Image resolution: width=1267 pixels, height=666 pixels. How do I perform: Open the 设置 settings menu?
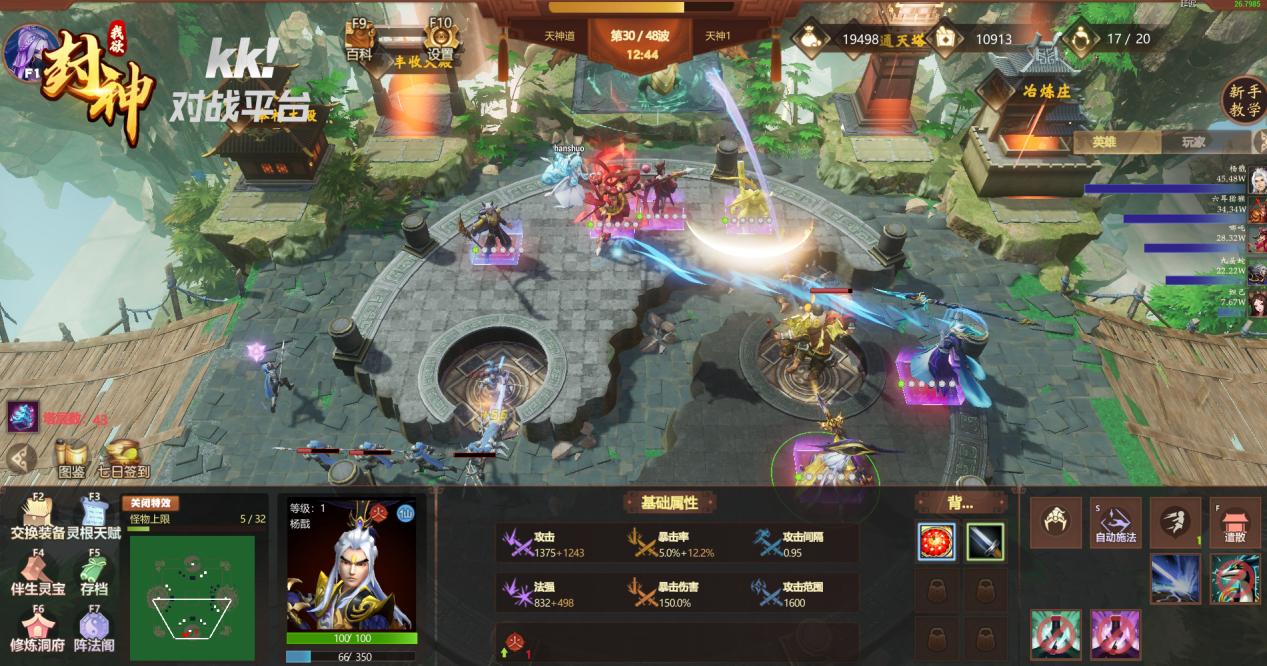[440, 41]
